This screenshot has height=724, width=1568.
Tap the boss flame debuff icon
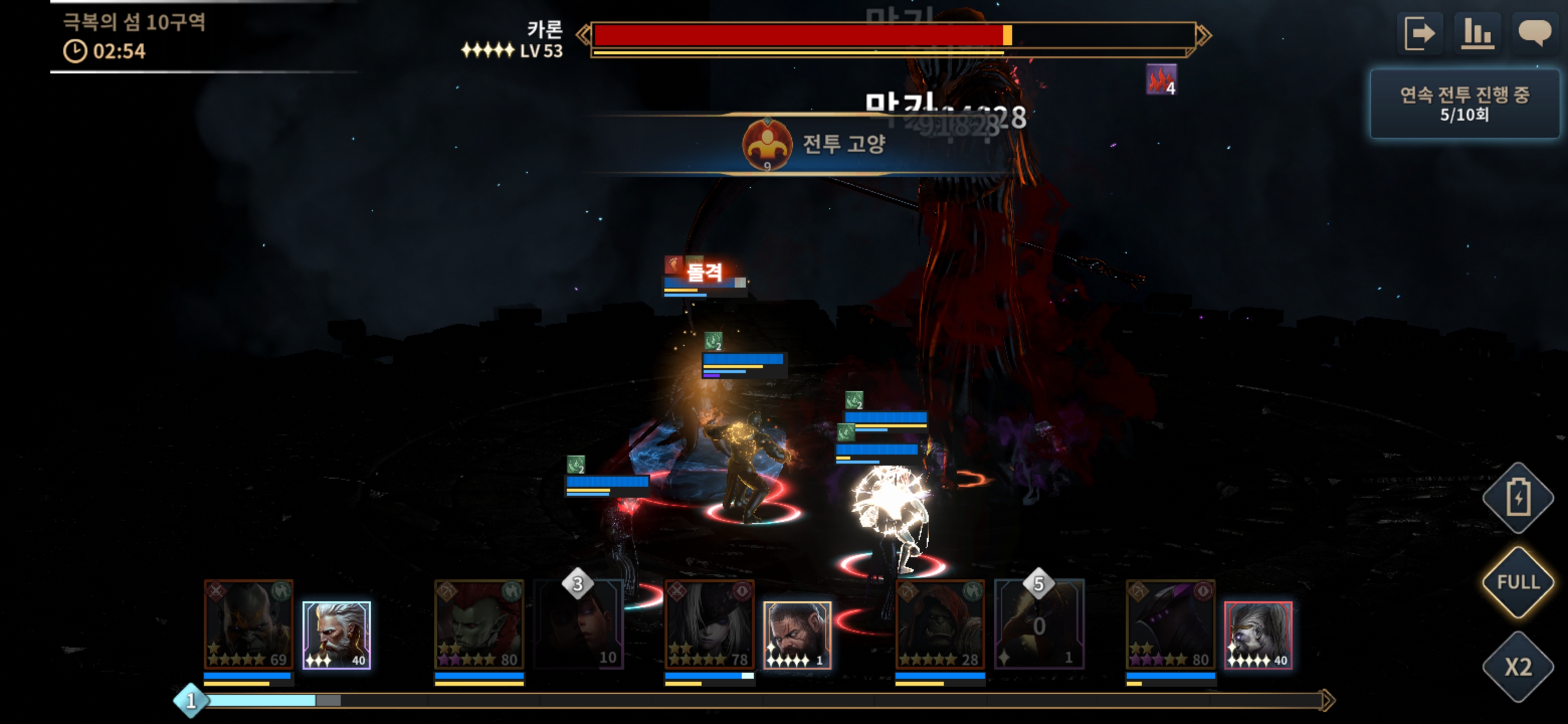pos(1161,80)
